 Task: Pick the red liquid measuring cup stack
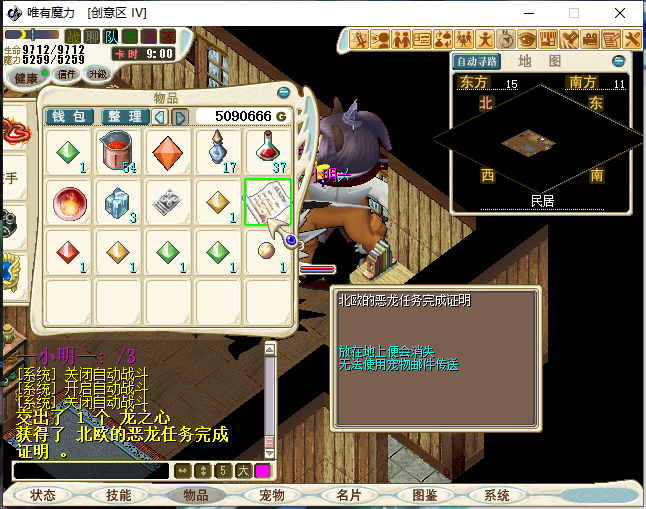coord(119,153)
